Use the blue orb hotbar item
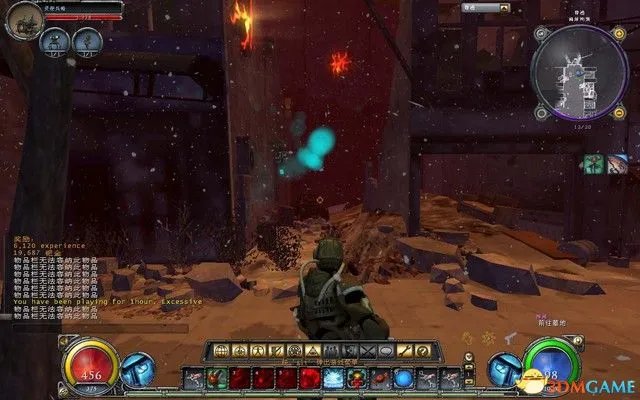 coord(403,377)
